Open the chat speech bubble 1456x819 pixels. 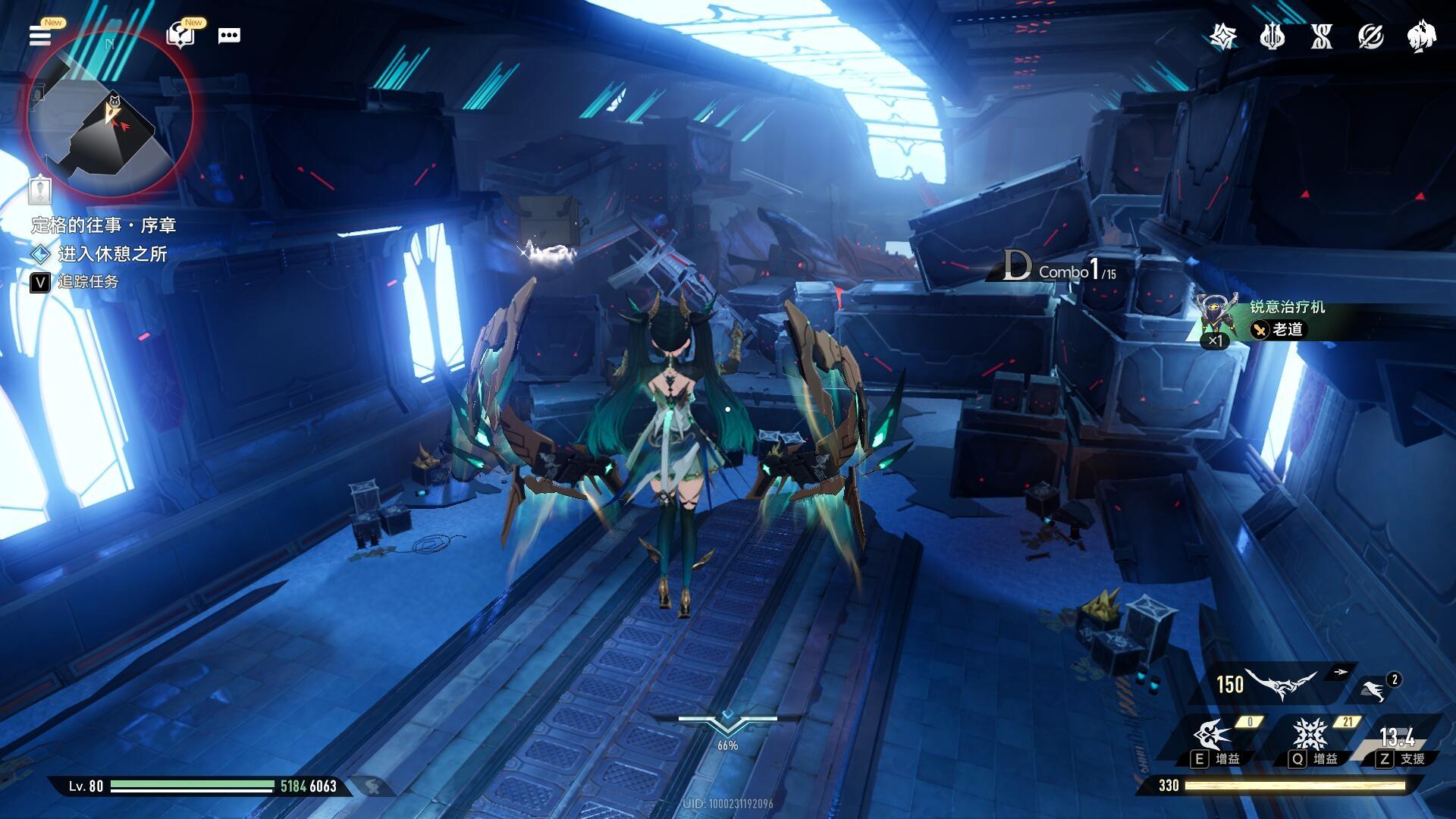tap(229, 36)
